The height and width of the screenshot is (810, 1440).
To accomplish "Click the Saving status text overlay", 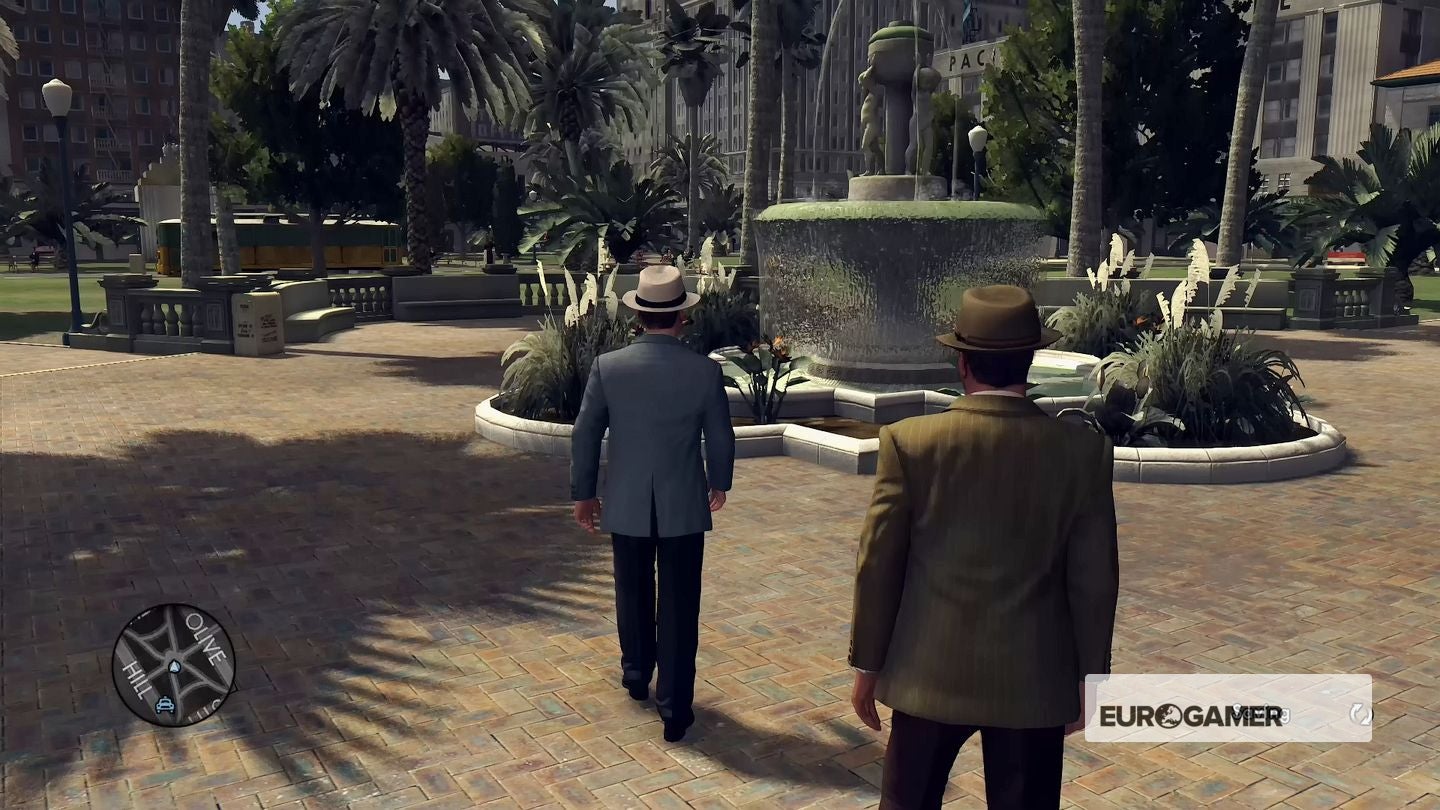I will click(1263, 714).
